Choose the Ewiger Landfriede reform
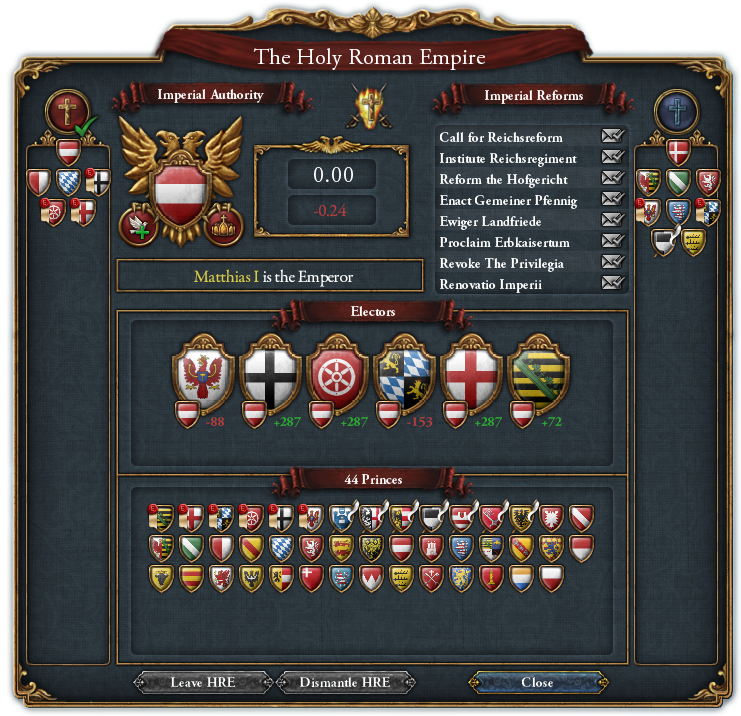This screenshot has width=741, height=716. point(612,221)
